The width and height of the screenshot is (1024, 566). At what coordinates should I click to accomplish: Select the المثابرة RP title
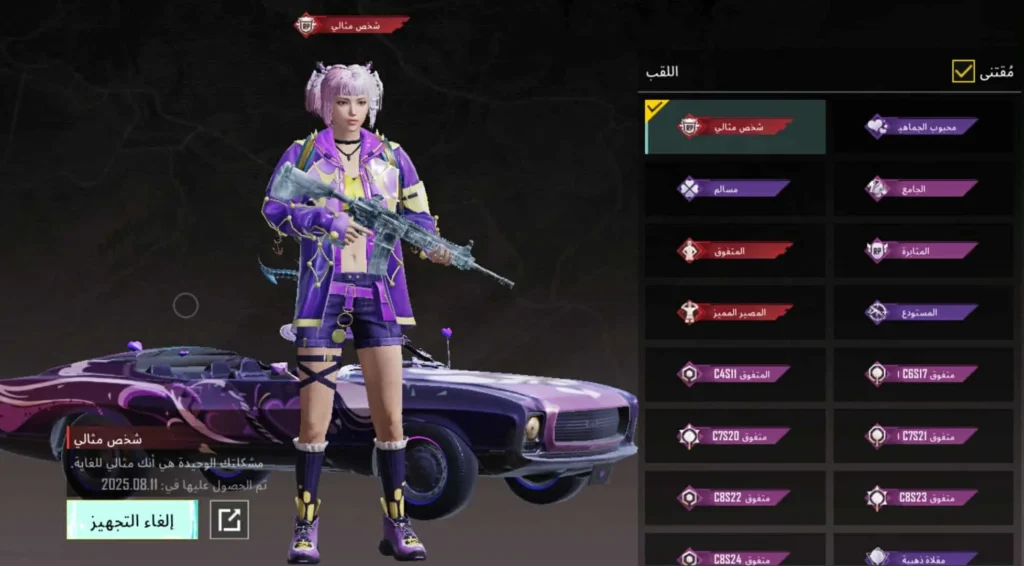tap(922, 250)
